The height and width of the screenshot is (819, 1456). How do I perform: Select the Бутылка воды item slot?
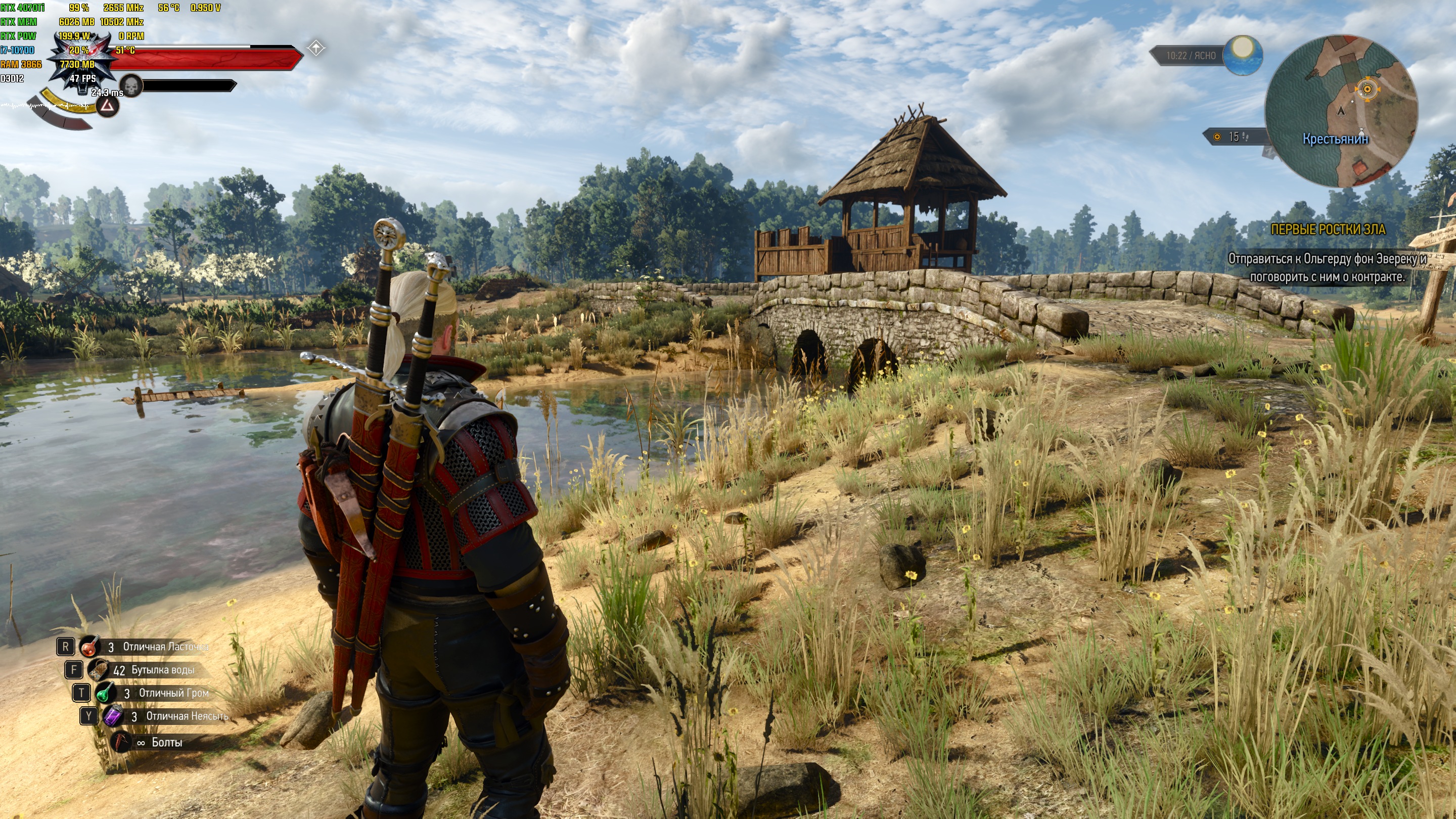(x=99, y=670)
